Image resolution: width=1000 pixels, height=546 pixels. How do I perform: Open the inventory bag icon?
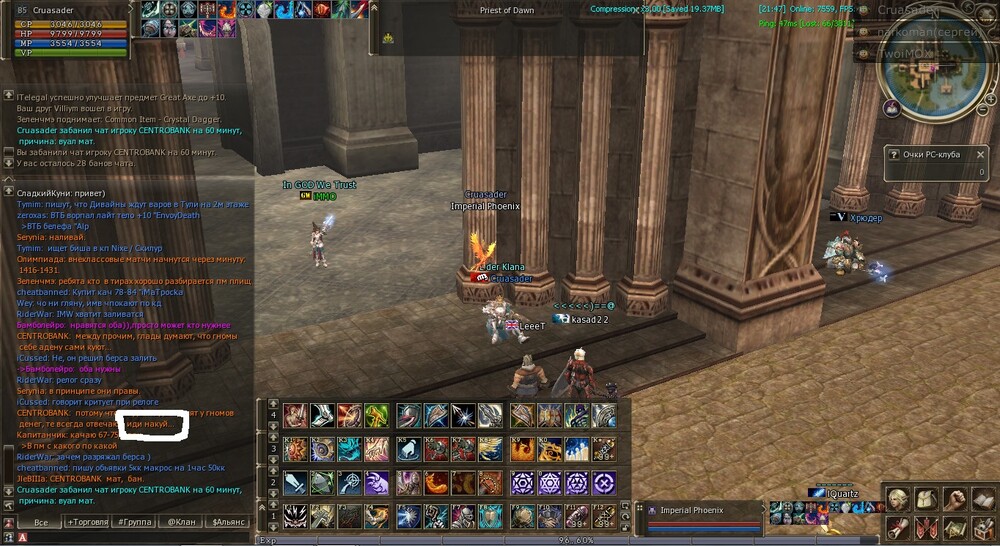(x=926, y=499)
